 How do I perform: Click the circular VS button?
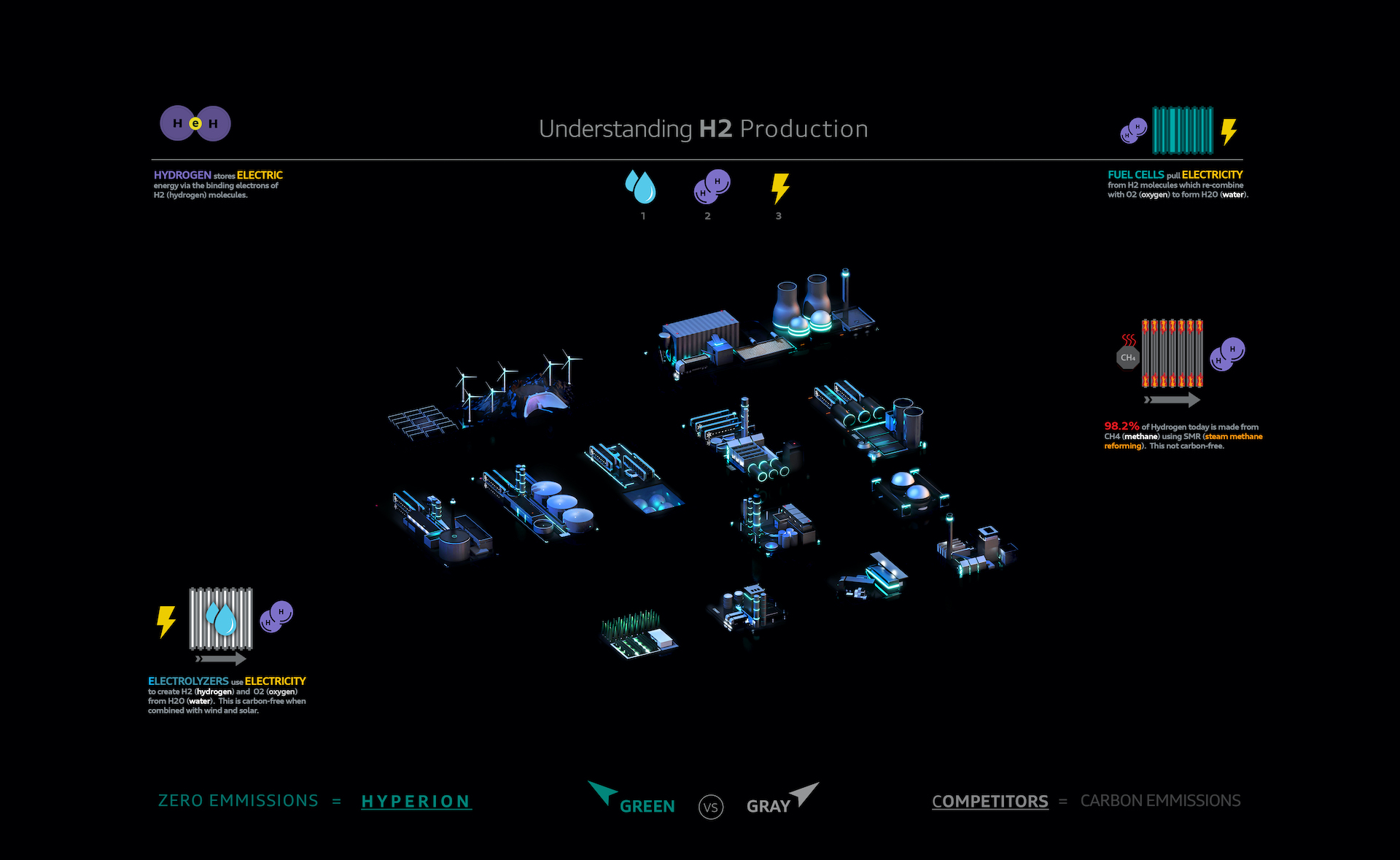(x=711, y=807)
